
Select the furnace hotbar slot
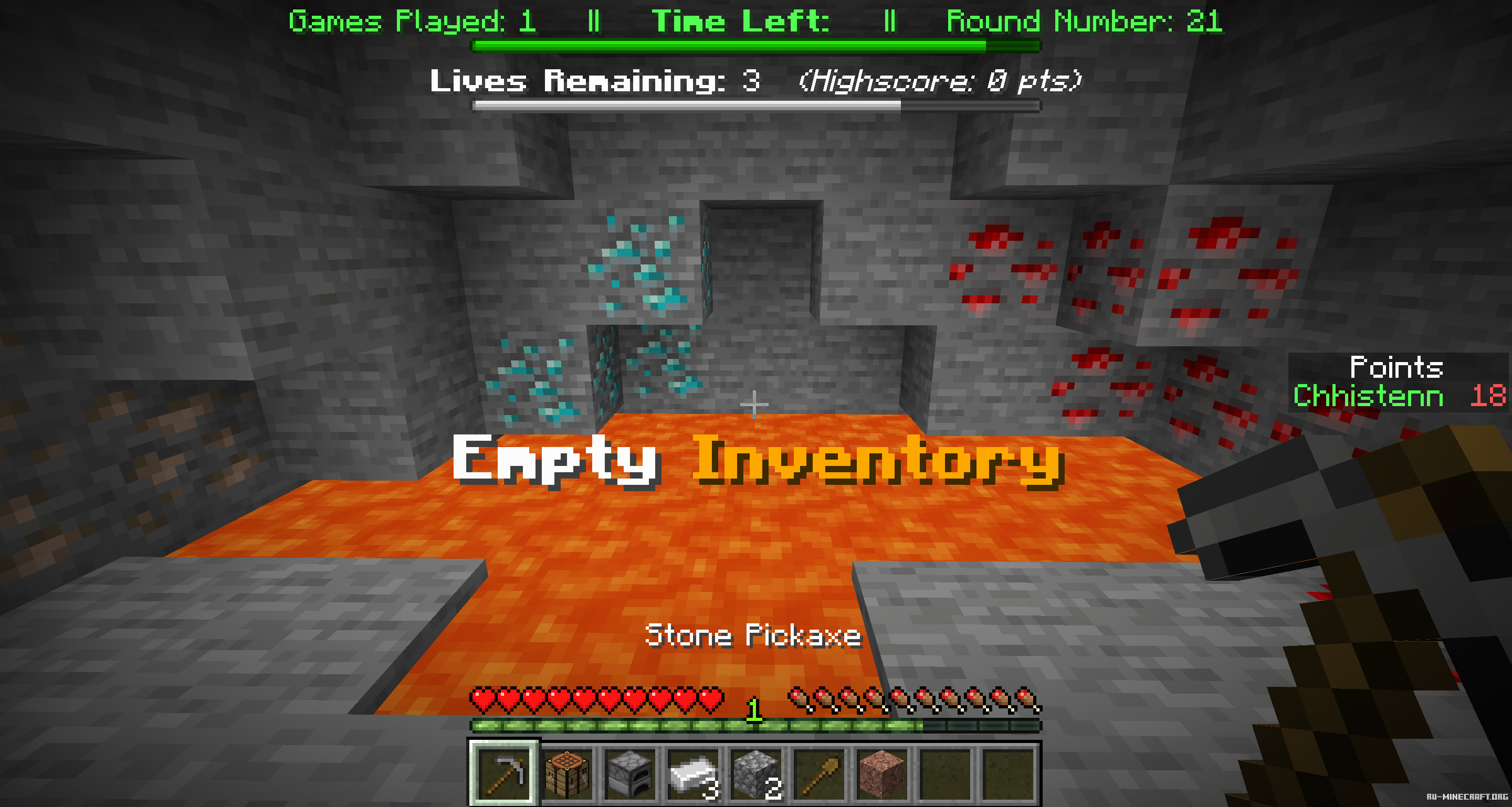coord(631,774)
